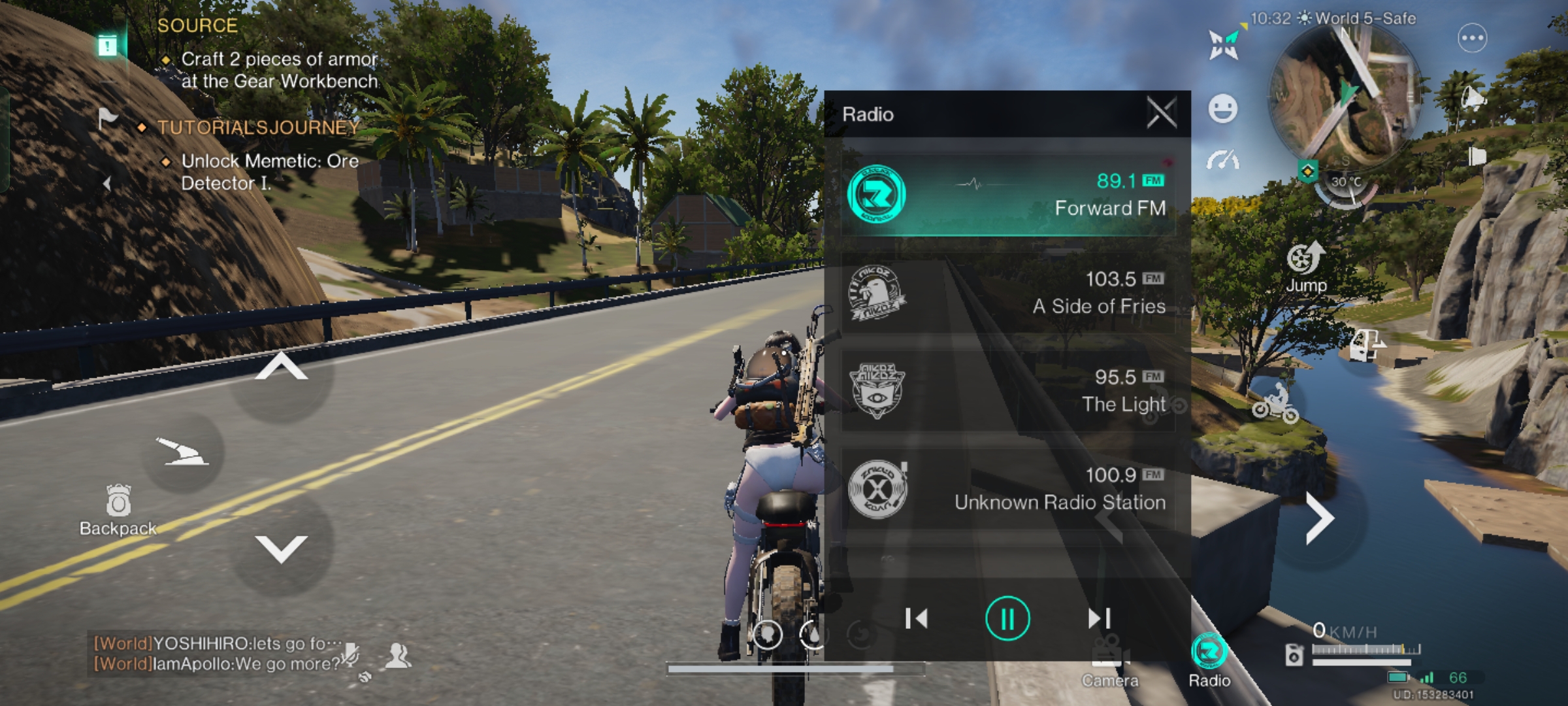Close the Radio panel

(1162, 114)
